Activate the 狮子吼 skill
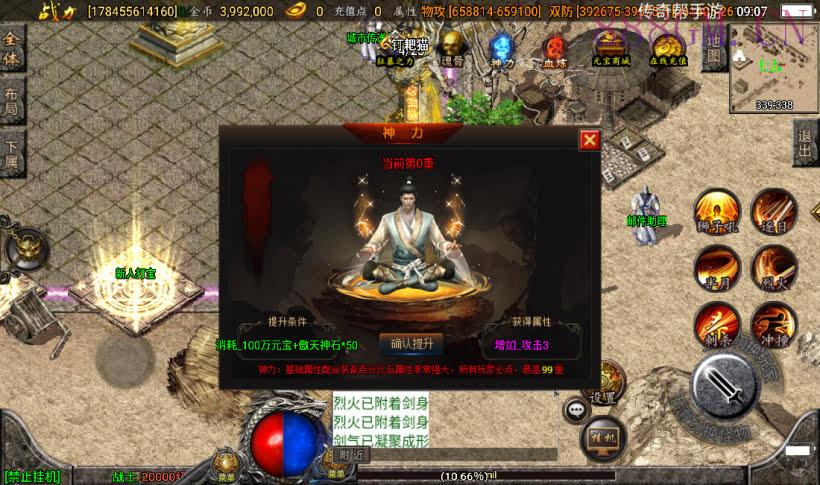 pyautogui.click(x=717, y=211)
